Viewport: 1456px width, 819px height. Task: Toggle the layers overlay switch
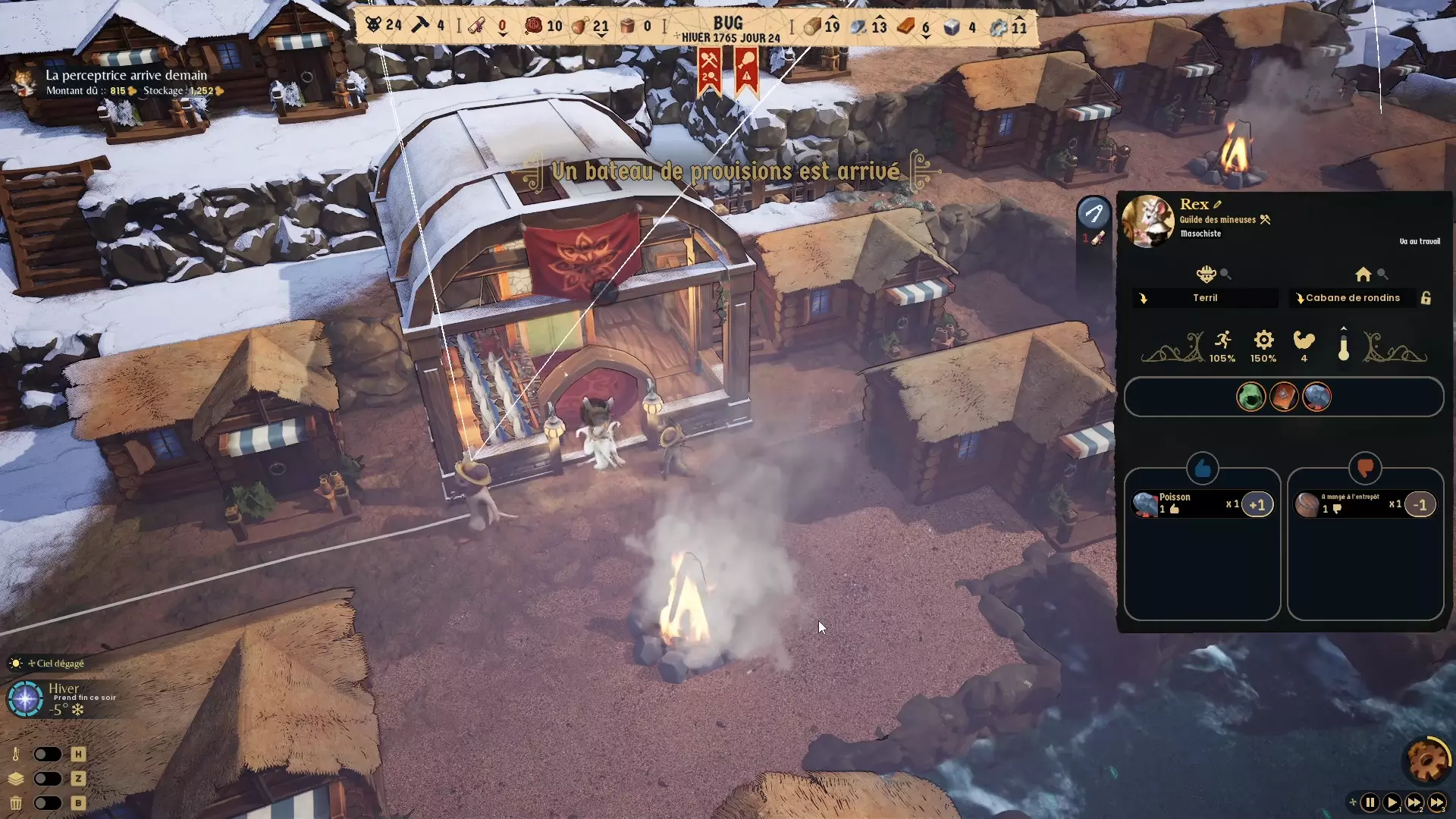coord(47,779)
